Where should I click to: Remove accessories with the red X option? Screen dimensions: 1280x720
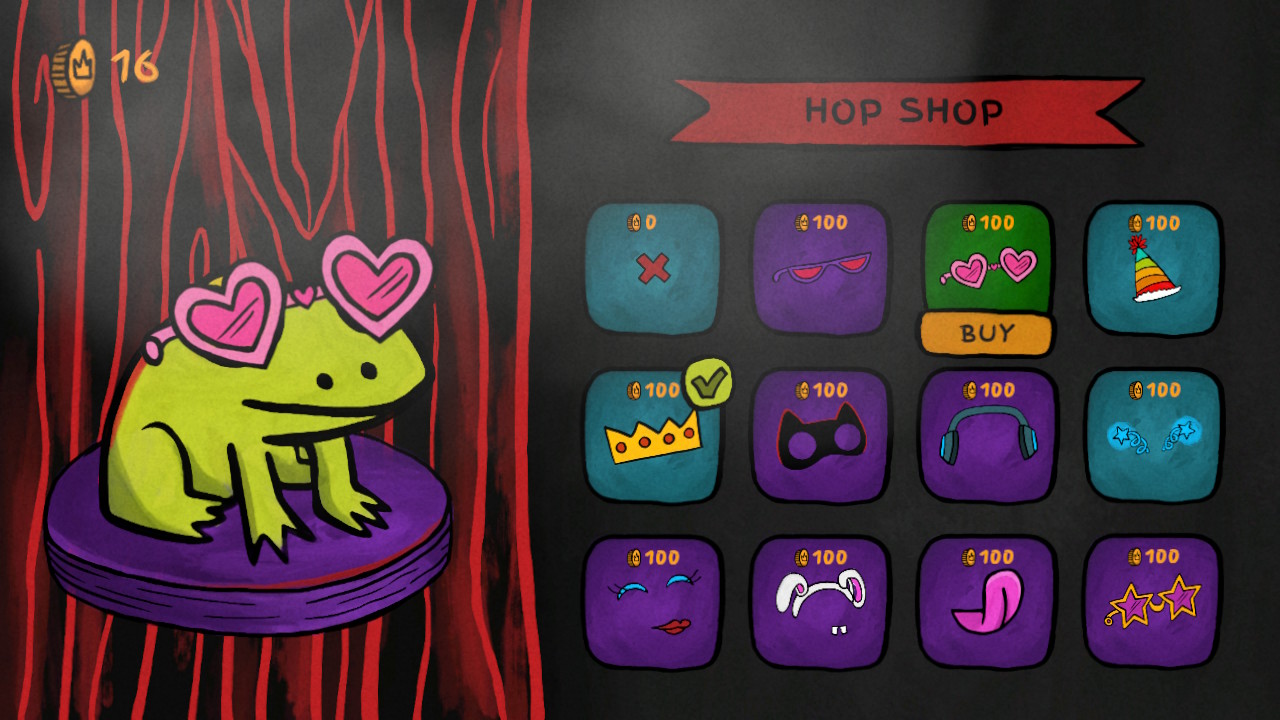653,270
